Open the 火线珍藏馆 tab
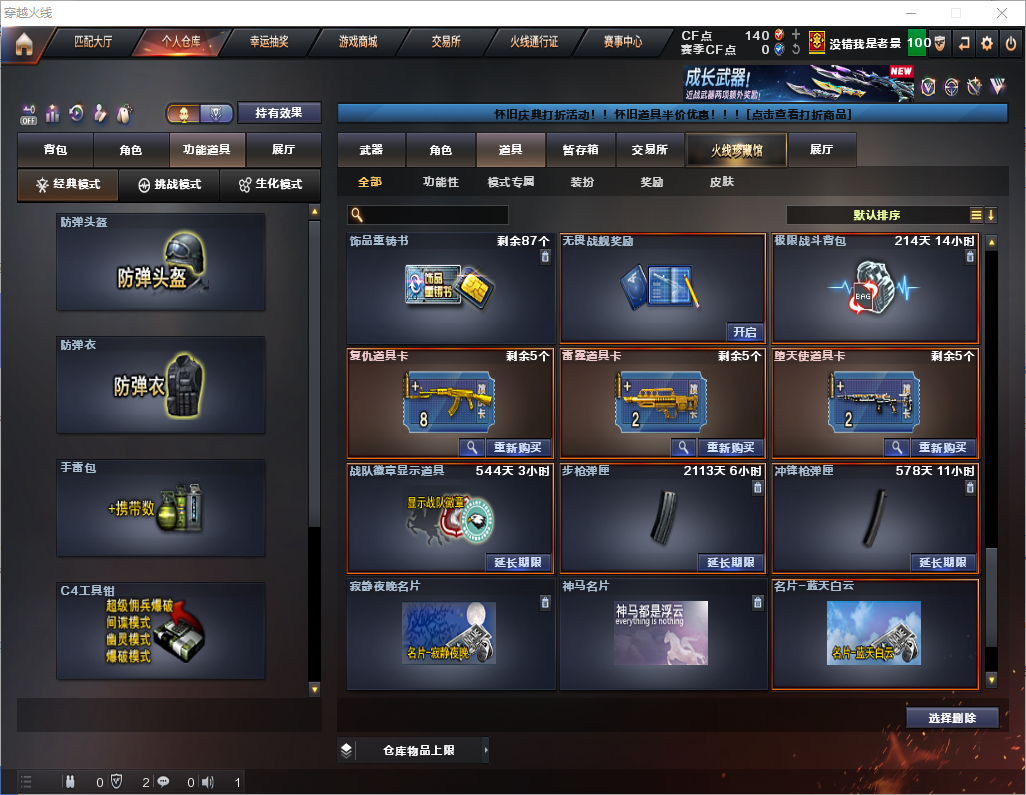This screenshot has width=1026, height=795. pyautogui.click(x=736, y=150)
